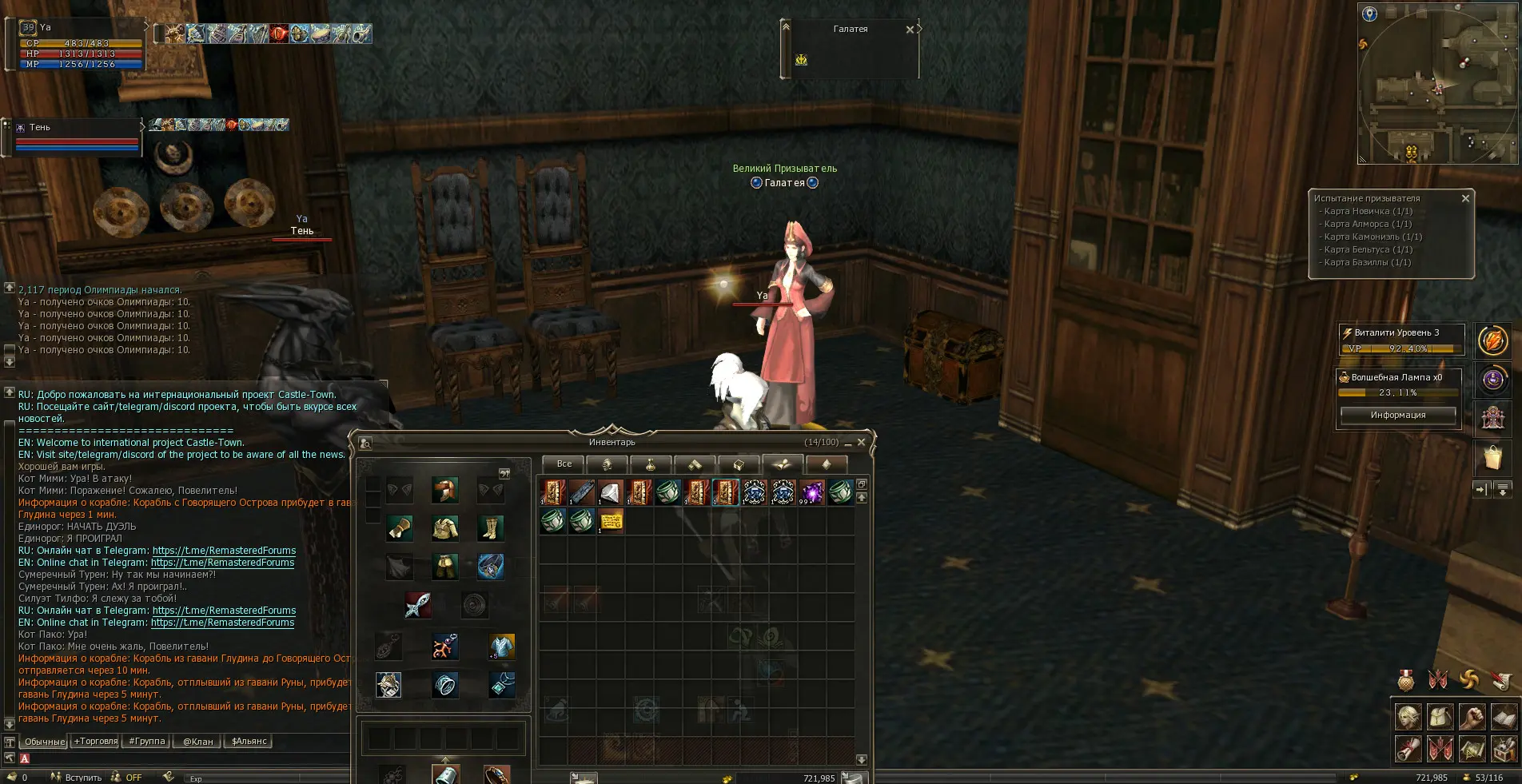Image resolution: width=1522 pixels, height=784 pixels.
Task: Click the equipped dagger weapon slot
Action: click(417, 605)
